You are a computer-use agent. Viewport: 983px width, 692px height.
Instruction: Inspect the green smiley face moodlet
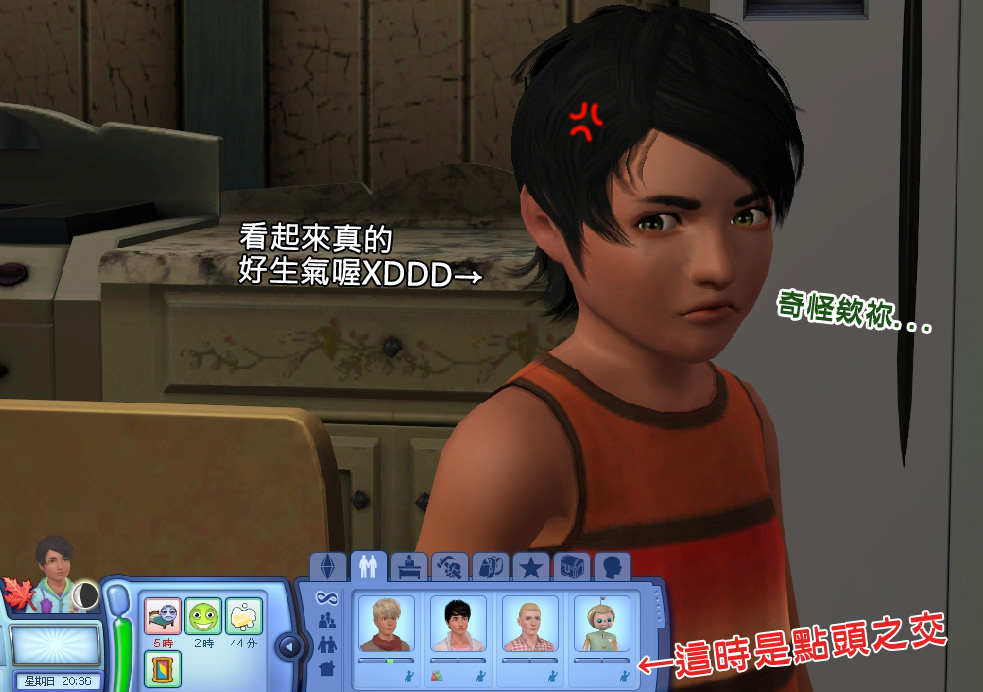pyautogui.click(x=203, y=614)
